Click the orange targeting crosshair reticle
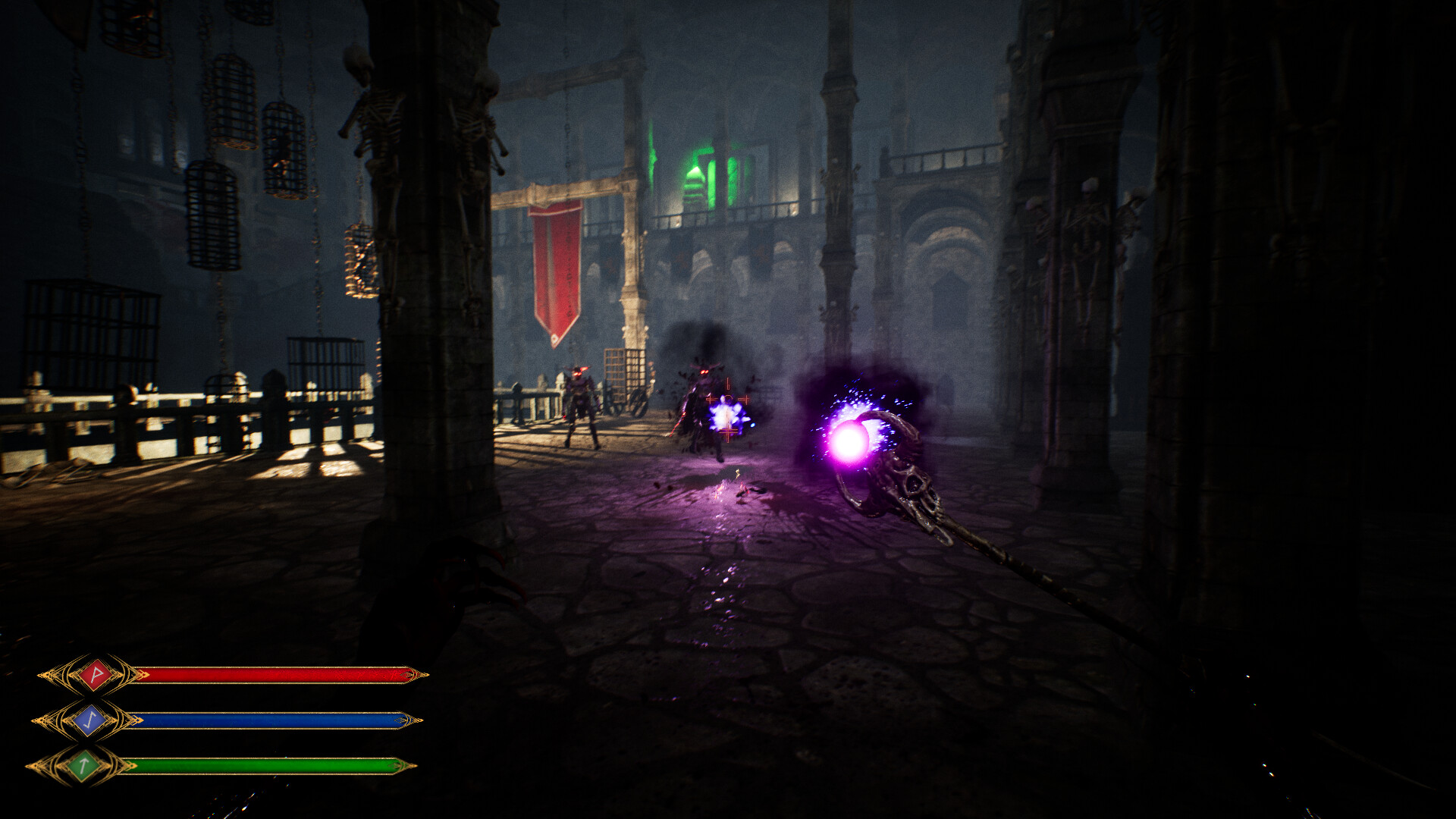 (727, 400)
